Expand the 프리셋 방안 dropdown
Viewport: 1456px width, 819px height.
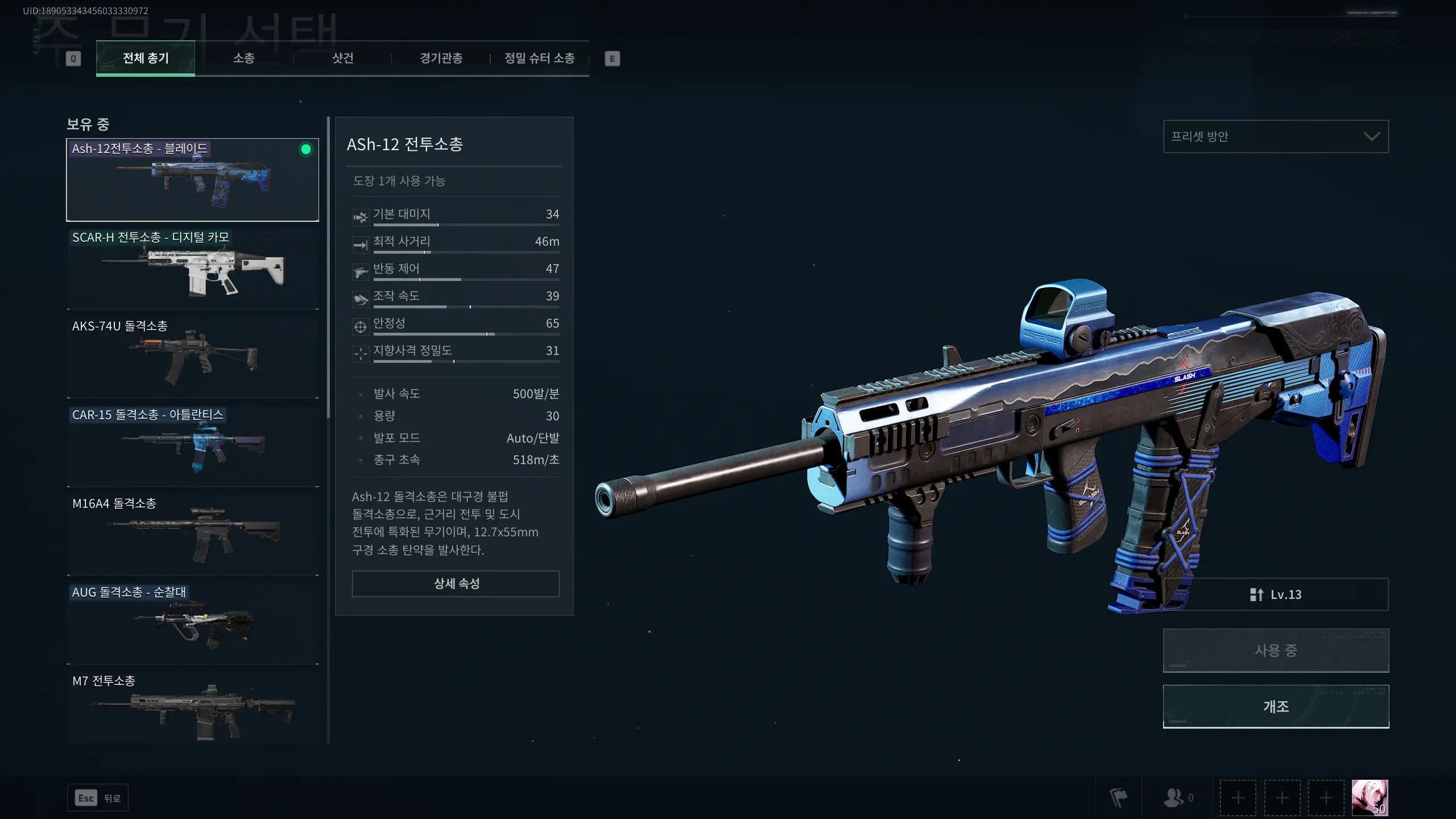1276,136
